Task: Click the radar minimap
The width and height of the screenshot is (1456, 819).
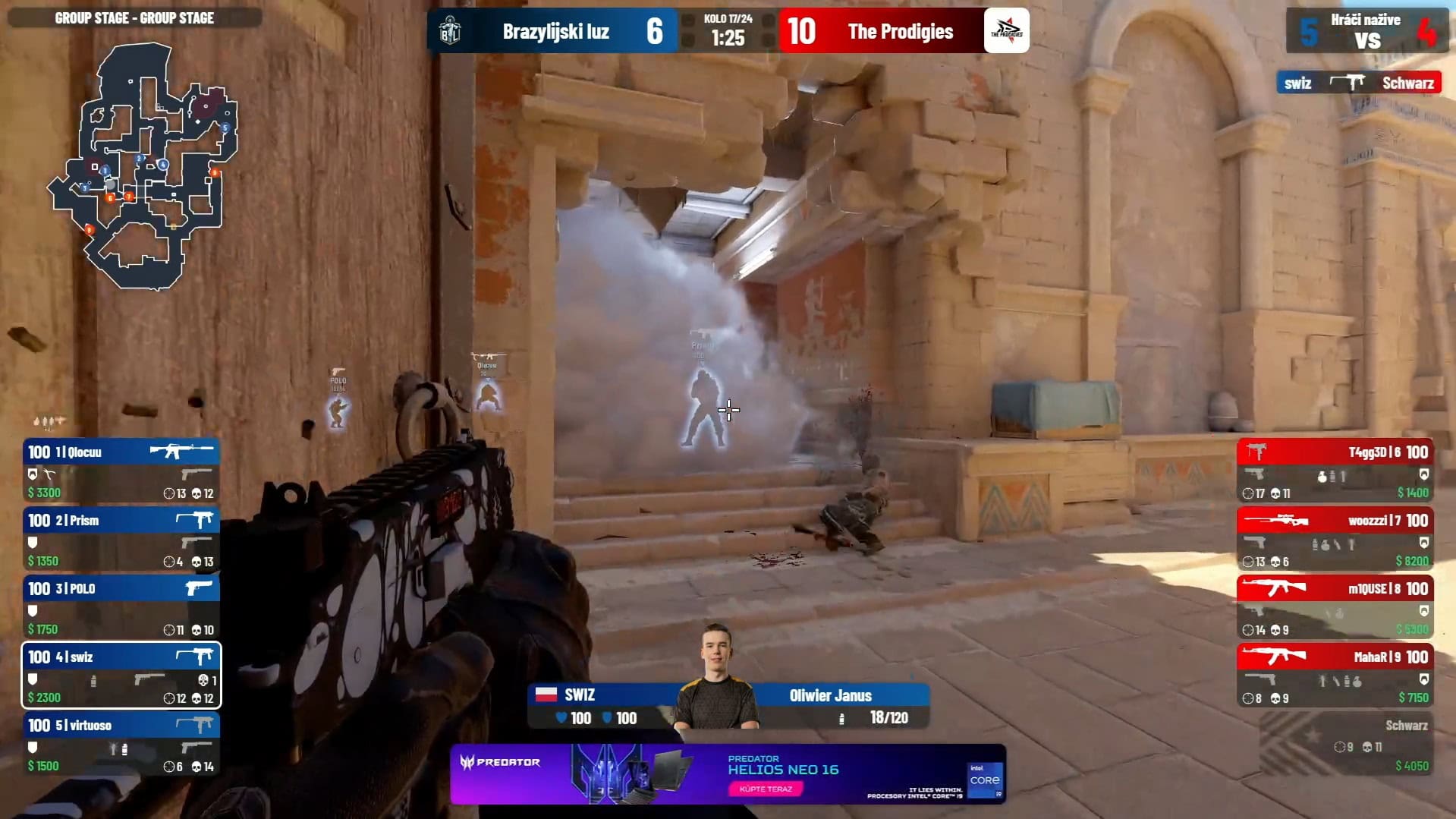Action: click(x=144, y=167)
